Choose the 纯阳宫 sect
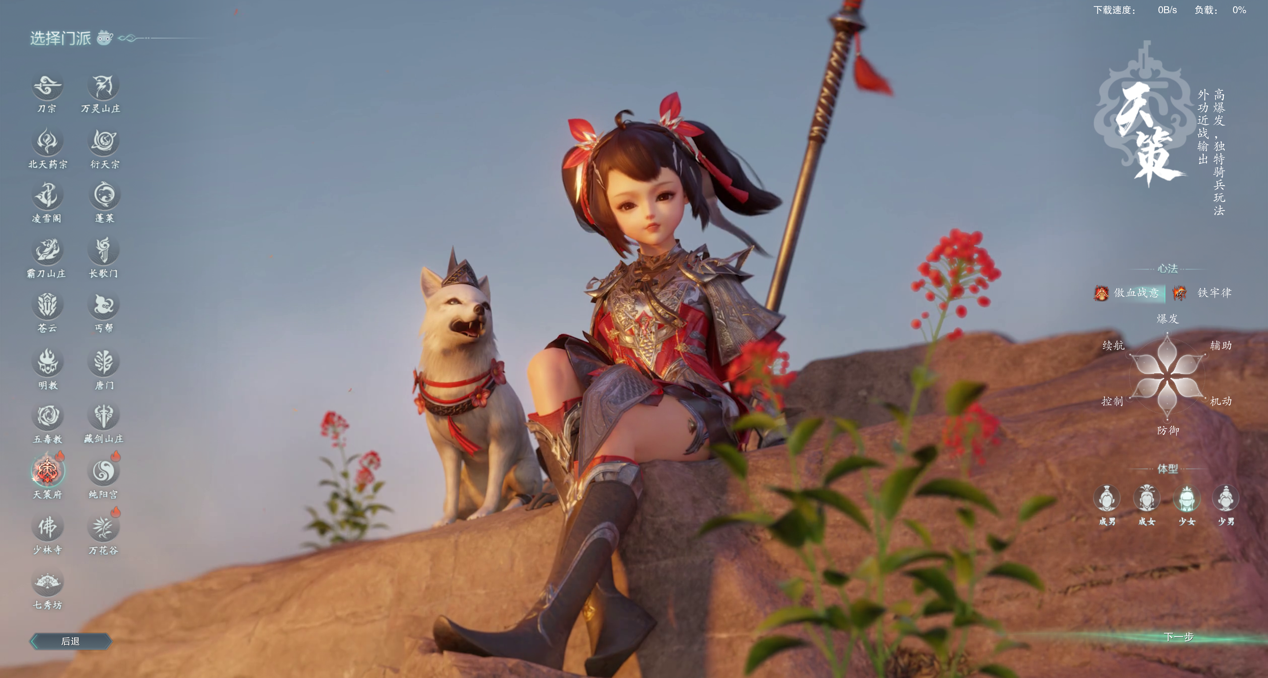1268x678 pixels. [103, 471]
